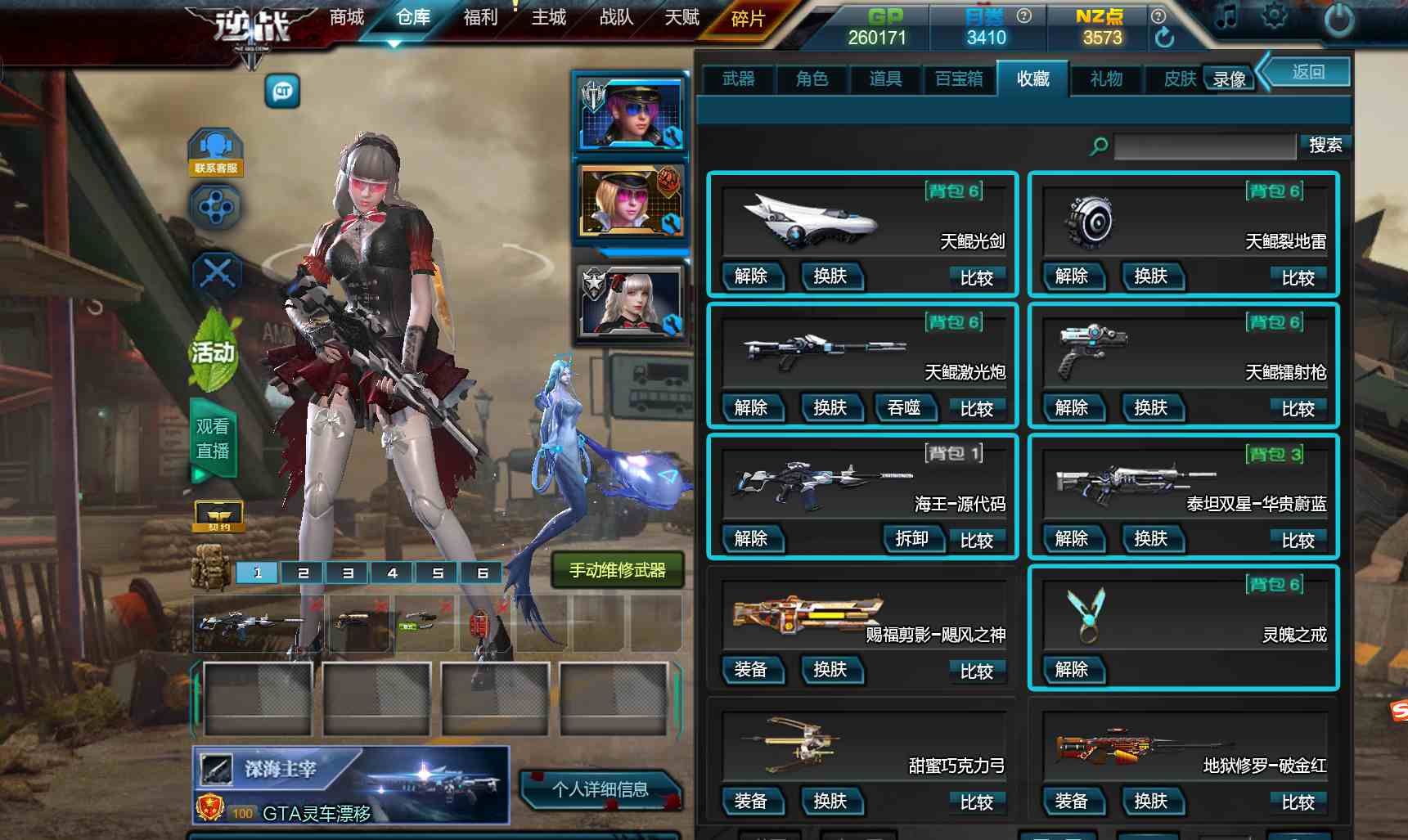Image resolution: width=1408 pixels, height=840 pixels.
Task: Open the 天赋 talent page
Action: tap(682, 17)
